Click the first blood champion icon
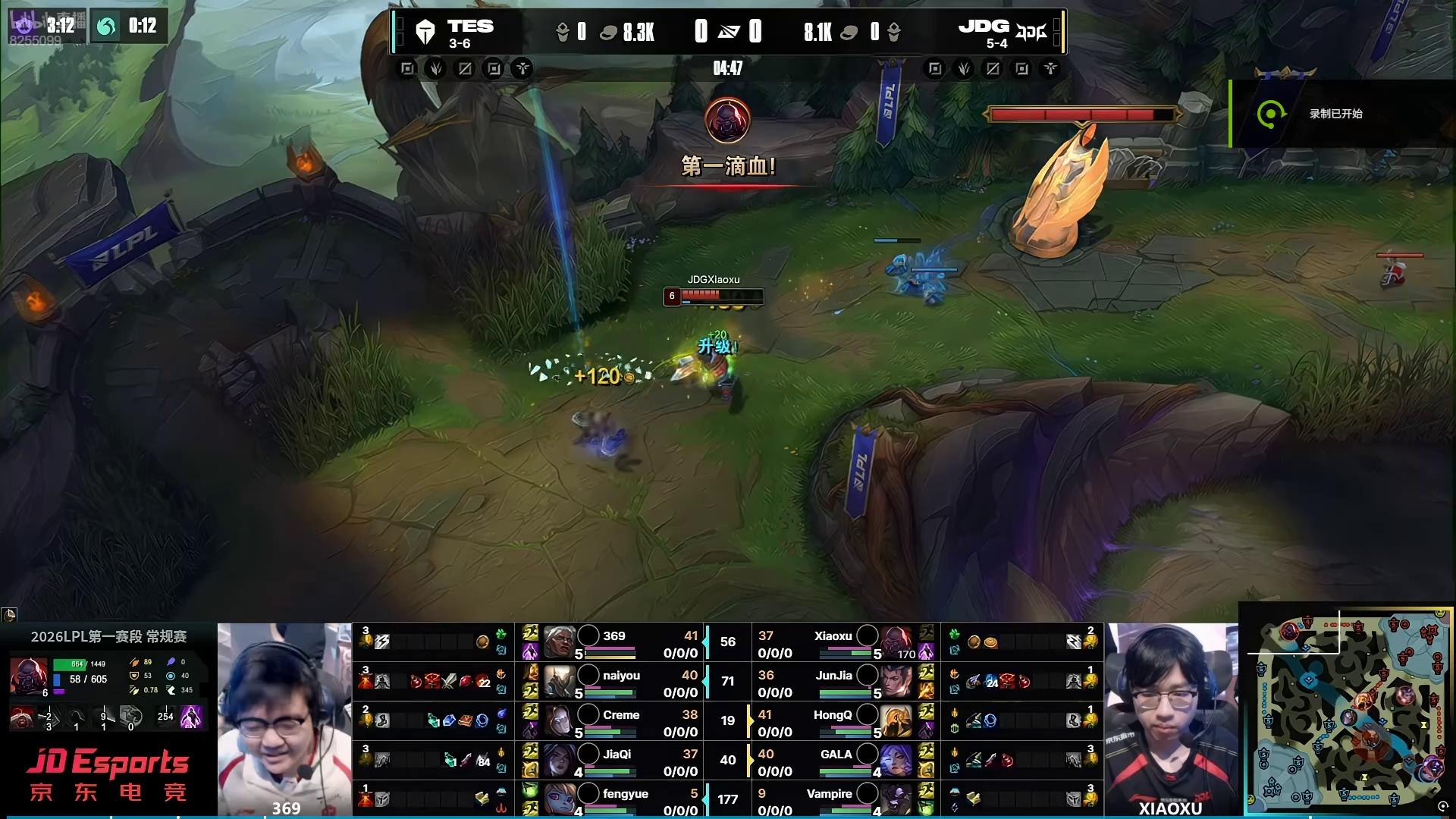This screenshot has width=1456, height=819. click(x=728, y=120)
